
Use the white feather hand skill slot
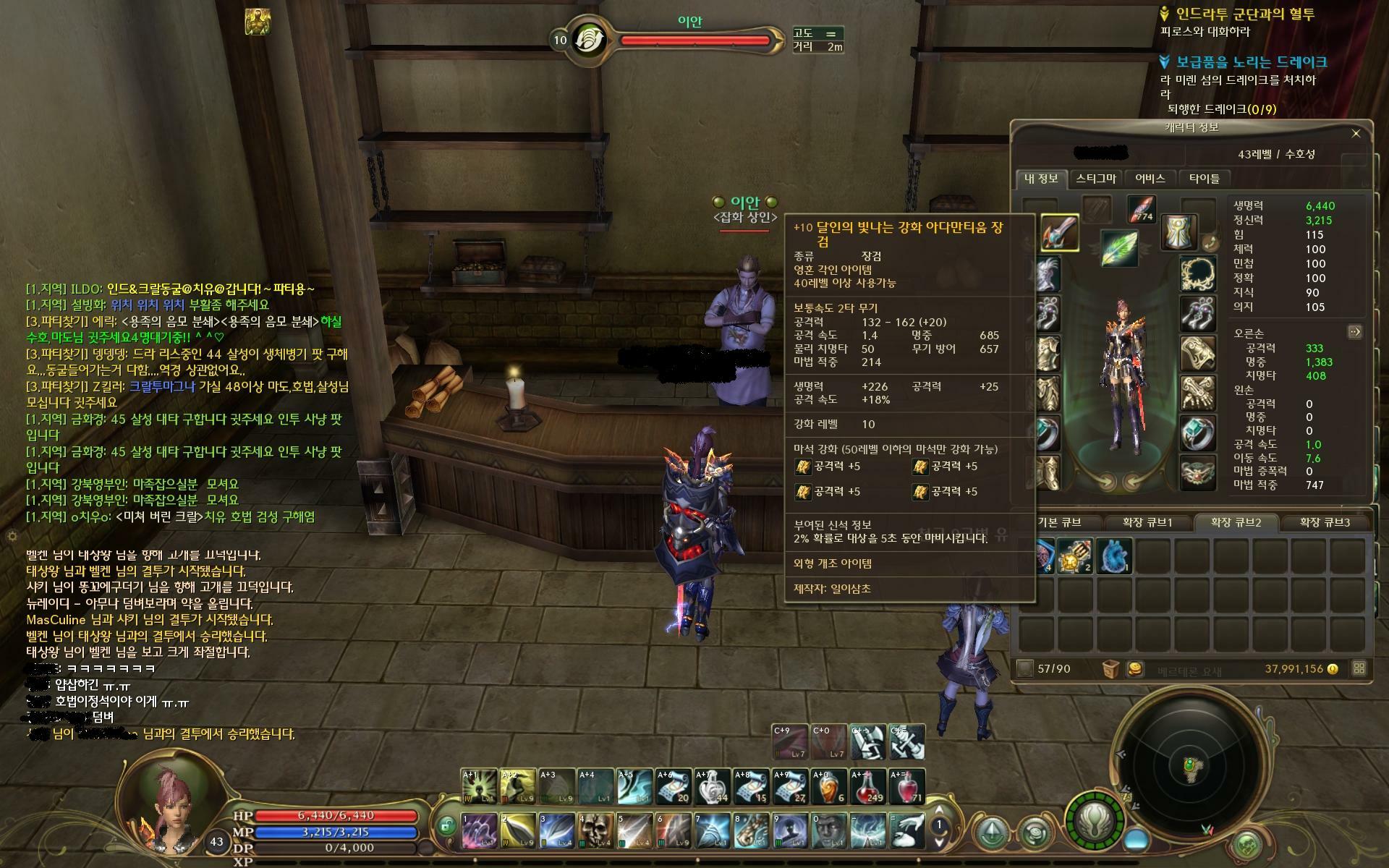(906, 830)
